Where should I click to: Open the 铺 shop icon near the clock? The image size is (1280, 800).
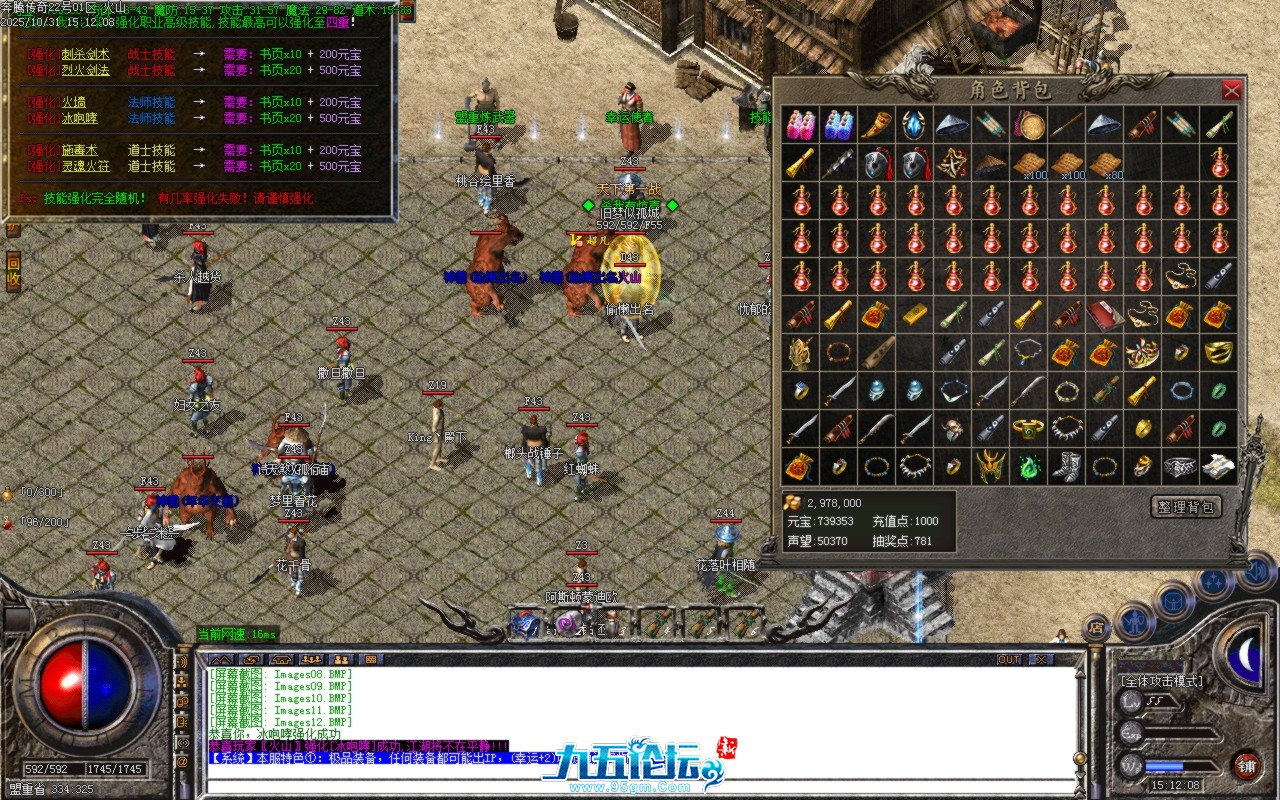click(1248, 766)
